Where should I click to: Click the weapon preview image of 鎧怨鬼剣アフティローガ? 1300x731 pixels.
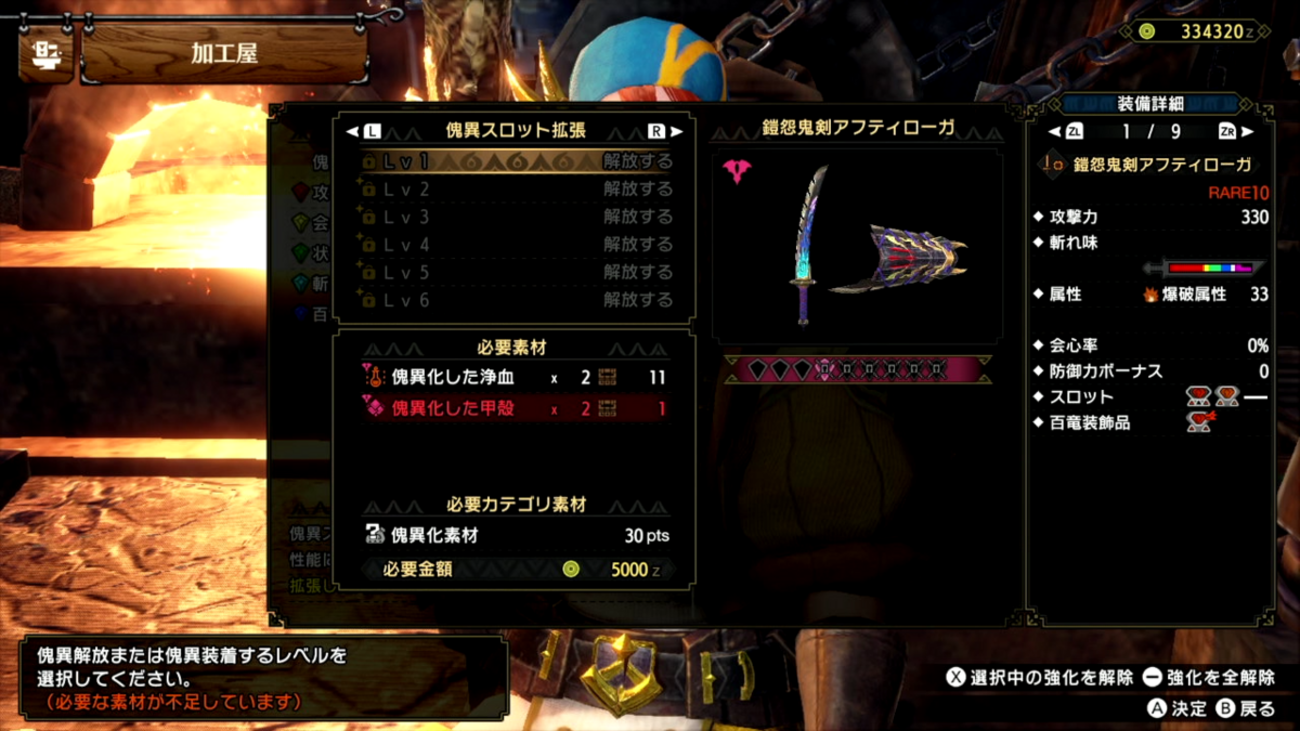(857, 246)
